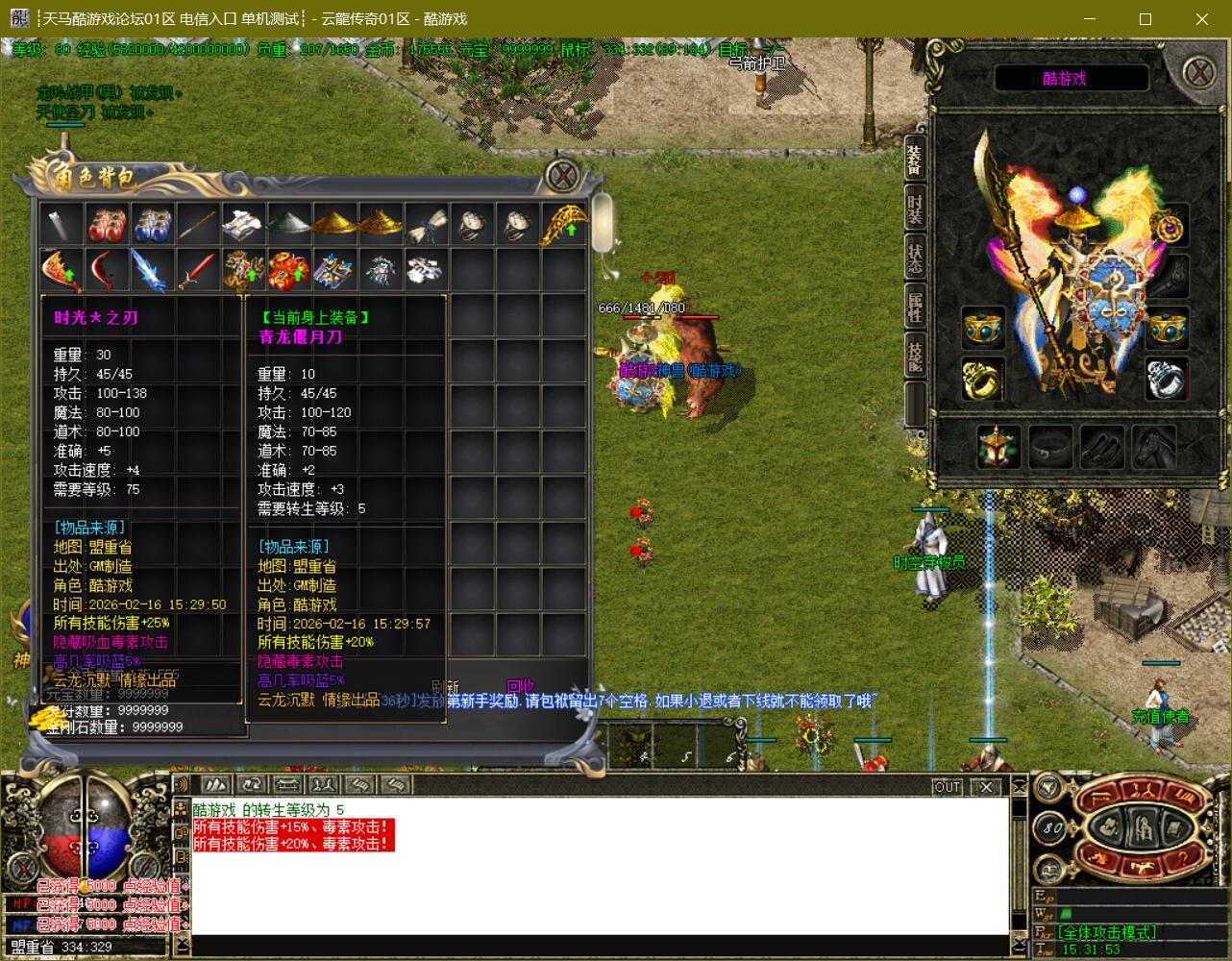The height and width of the screenshot is (961, 1232).
Task: Select the equipped silver skull ring
Action: coord(1166,379)
